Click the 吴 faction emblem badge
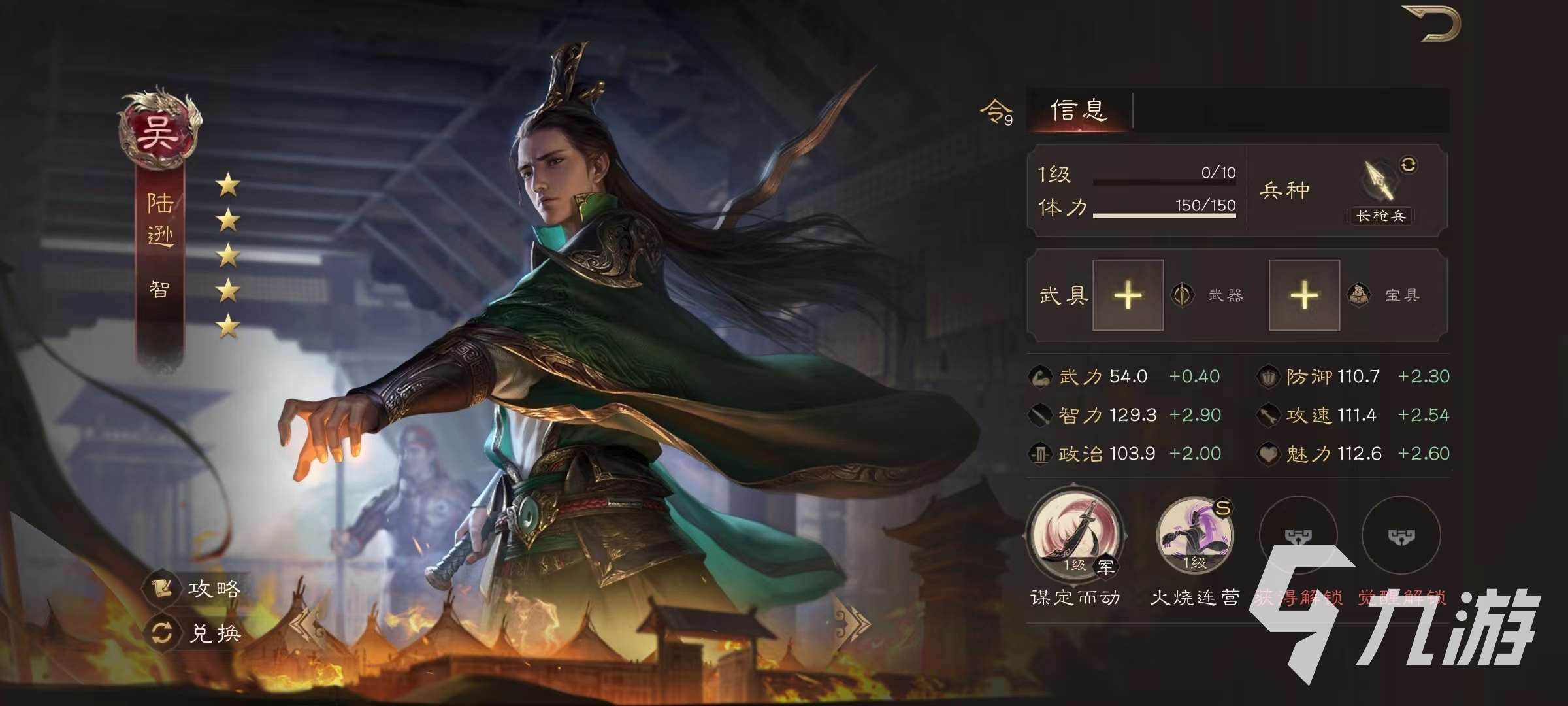The width and height of the screenshot is (1568, 706). (x=159, y=128)
